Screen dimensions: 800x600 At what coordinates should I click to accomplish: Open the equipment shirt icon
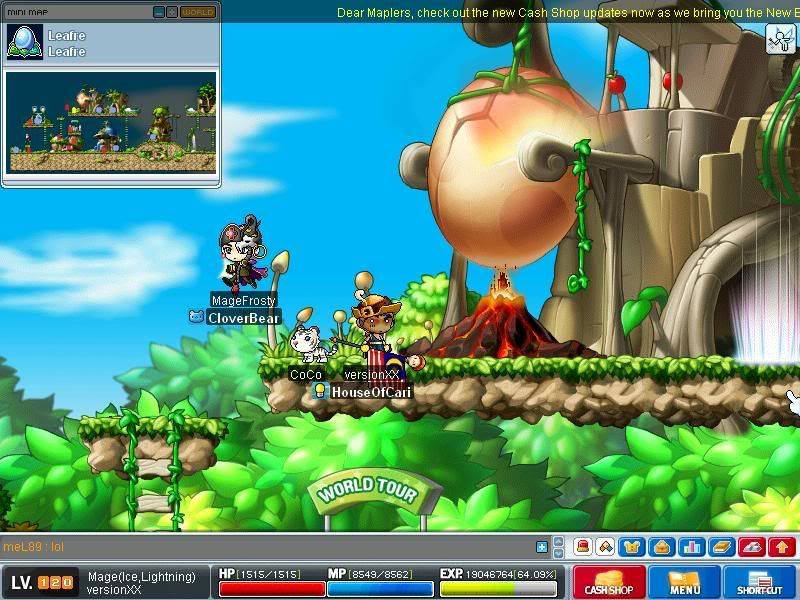click(632, 547)
